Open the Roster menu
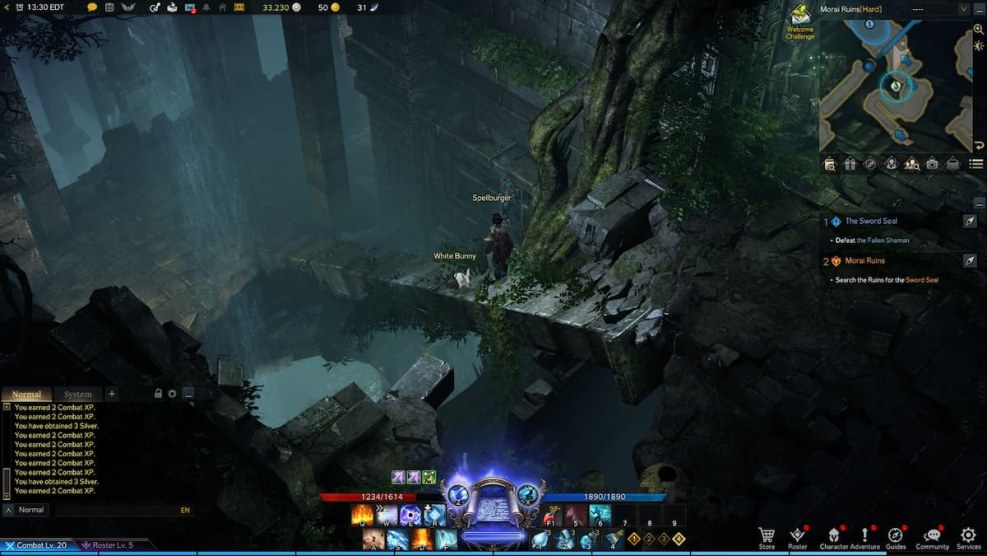The height and width of the screenshot is (556, 987). 797,536
